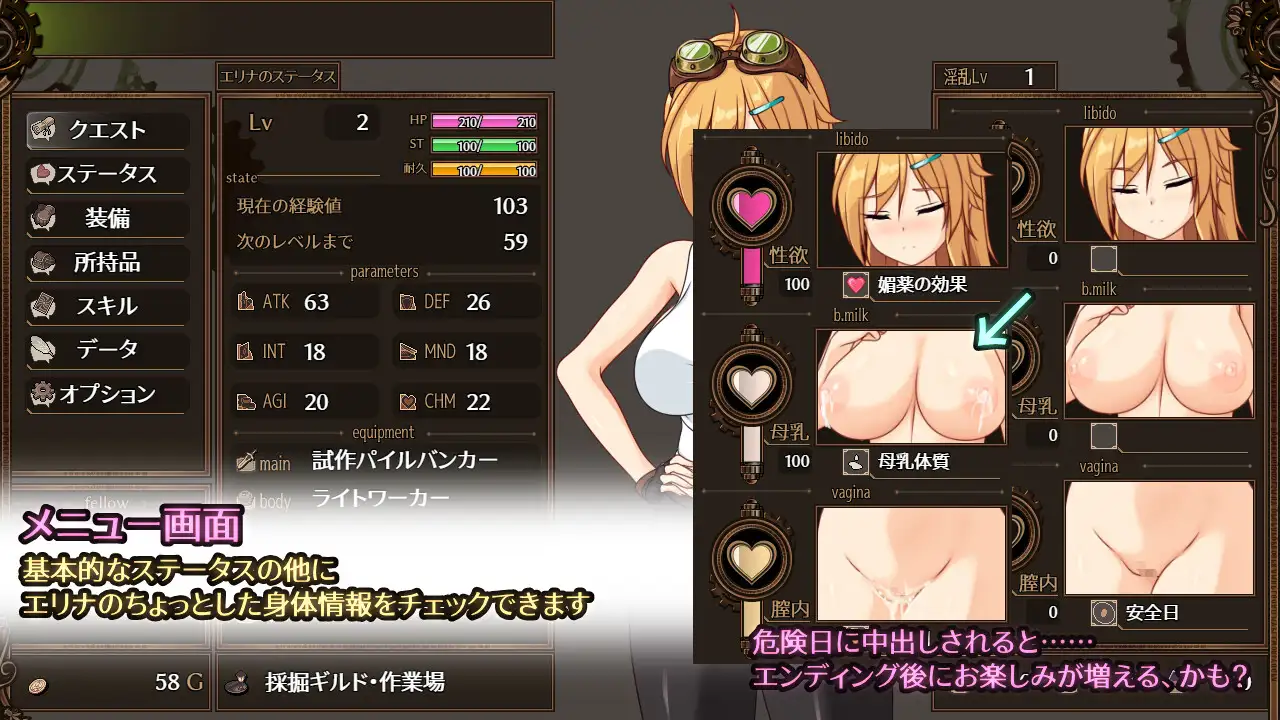
Task: Choose the スキル (Skills) menu entry
Action: (x=107, y=306)
